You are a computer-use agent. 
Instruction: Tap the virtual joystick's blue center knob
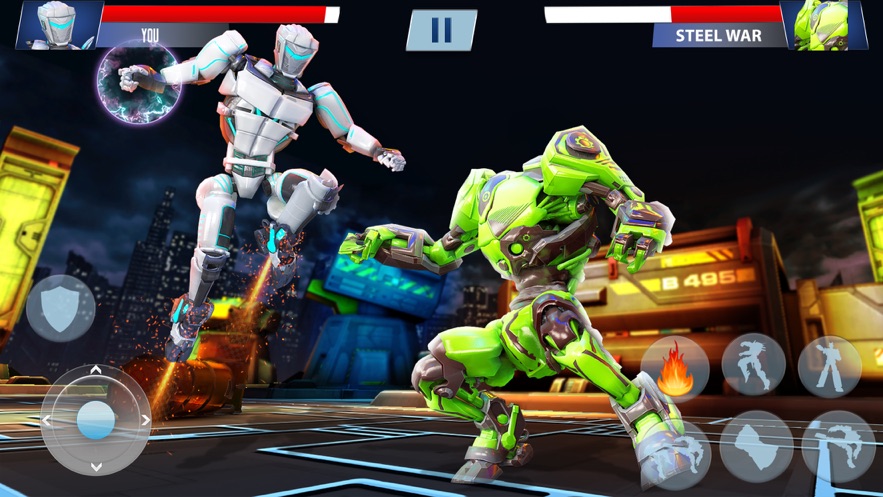pos(96,419)
